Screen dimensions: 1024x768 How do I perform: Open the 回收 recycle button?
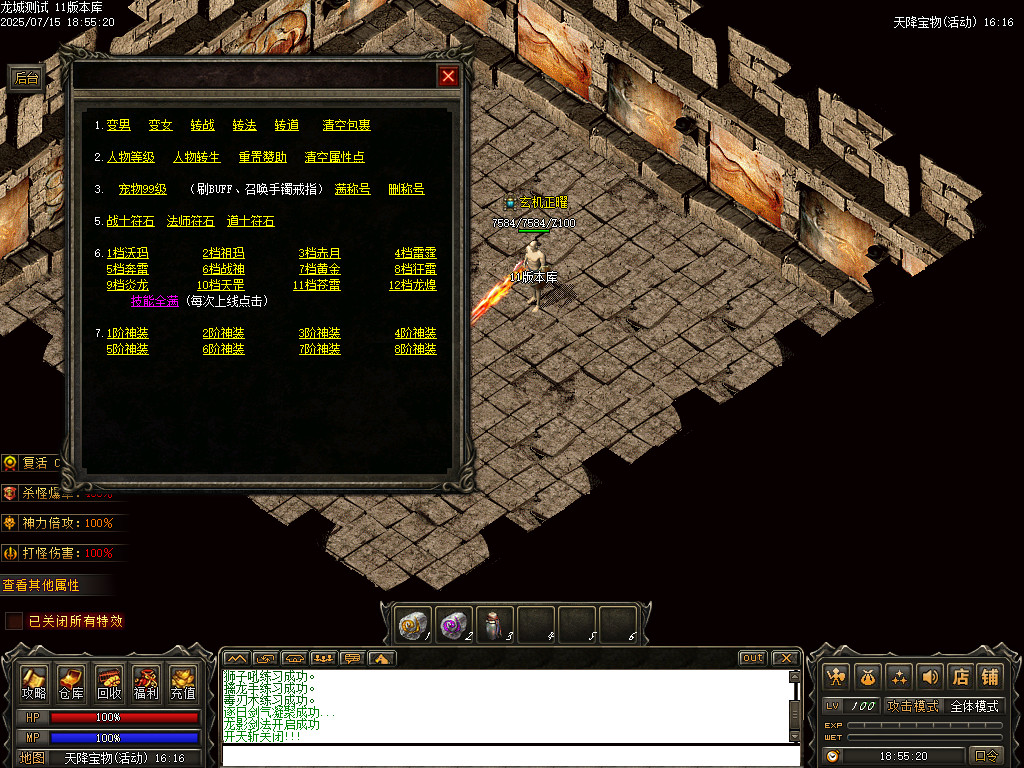pos(109,683)
